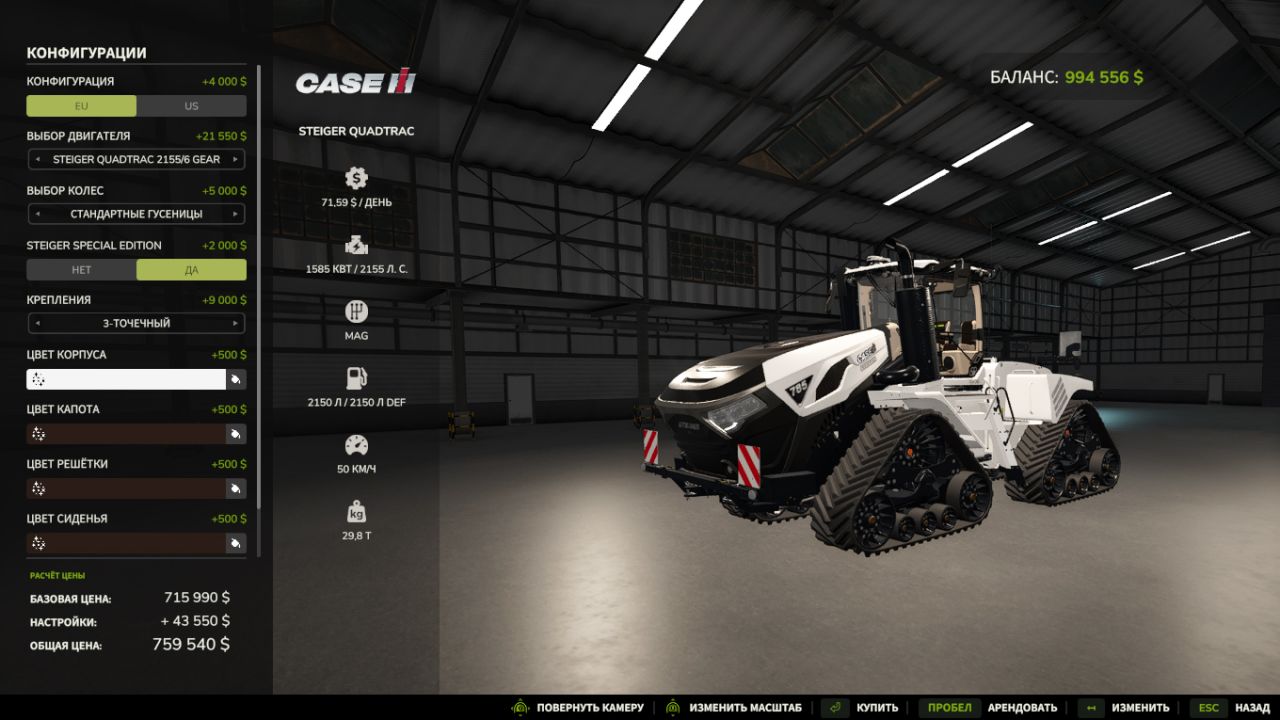Viewport: 1280px width, 720px height.
Task: Open the engine selection dropdown
Action: click(137, 158)
